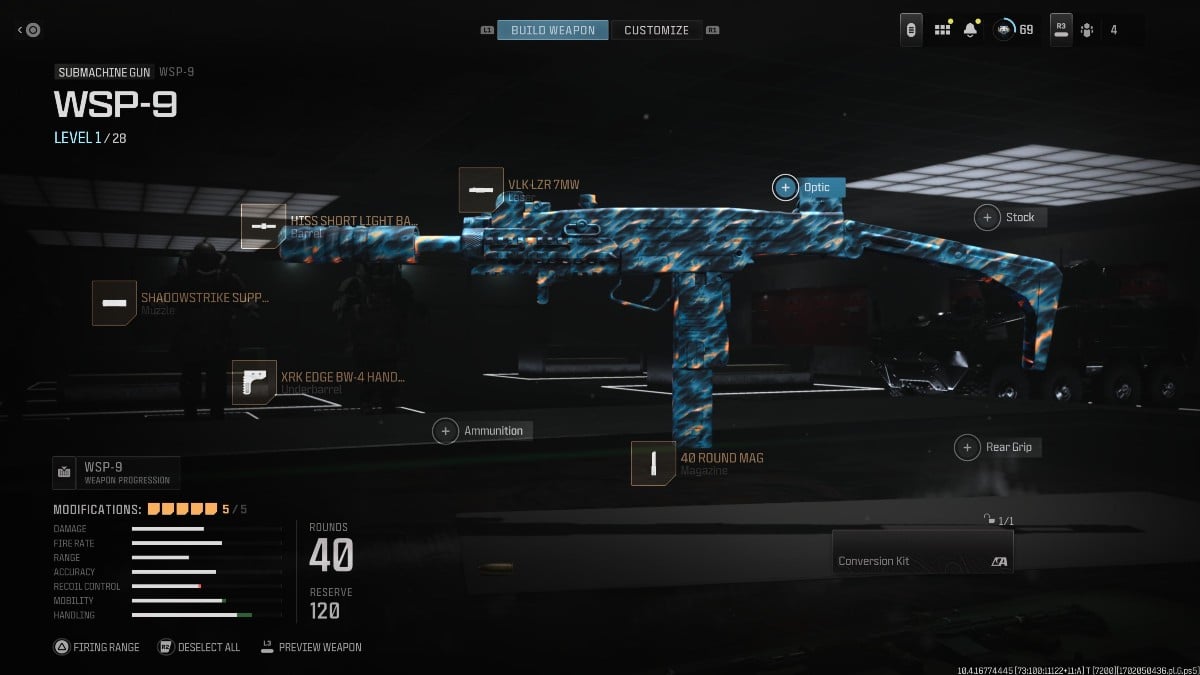1200x675 pixels.
Task: Open the Customize tab
Action: tap(656, 30)
